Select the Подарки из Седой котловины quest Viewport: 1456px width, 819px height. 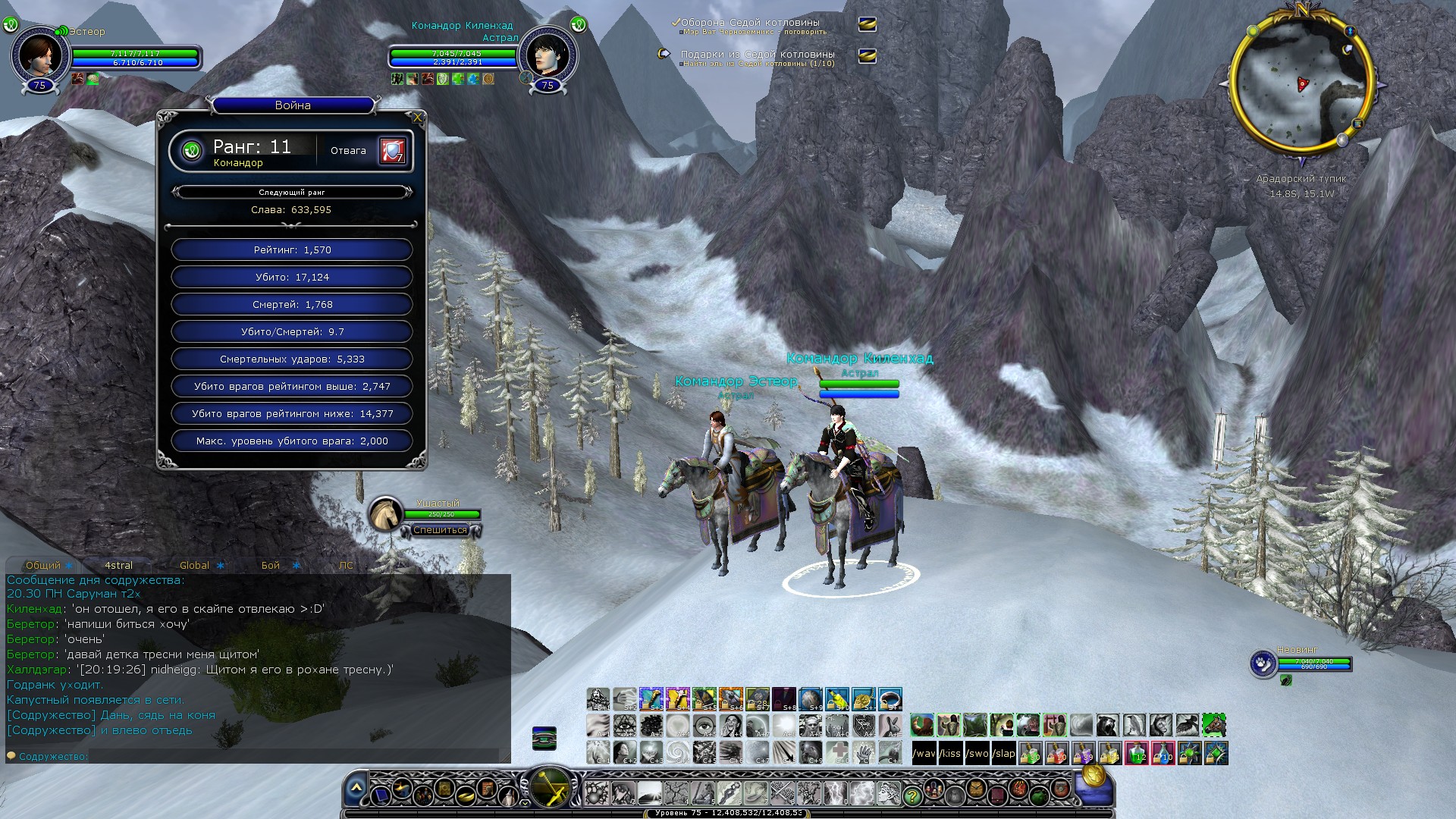click(x=757, y=55)
